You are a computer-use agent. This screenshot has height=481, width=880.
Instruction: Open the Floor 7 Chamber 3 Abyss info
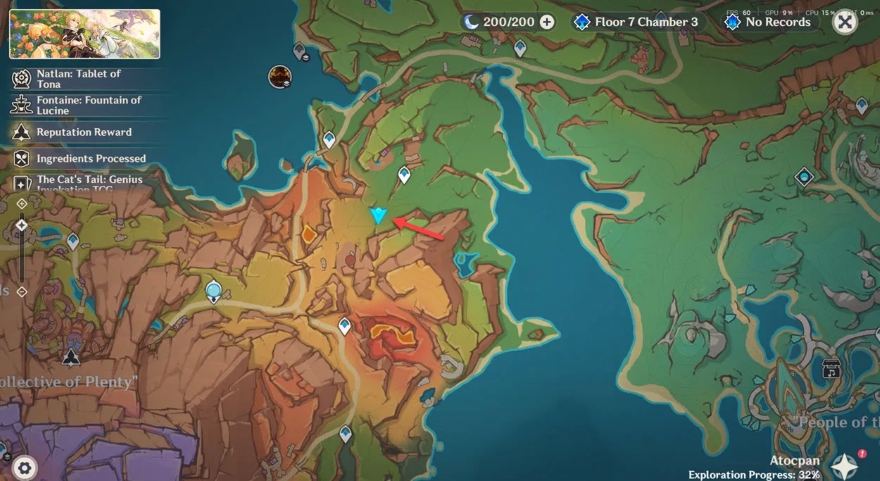[x=636, y=22]
